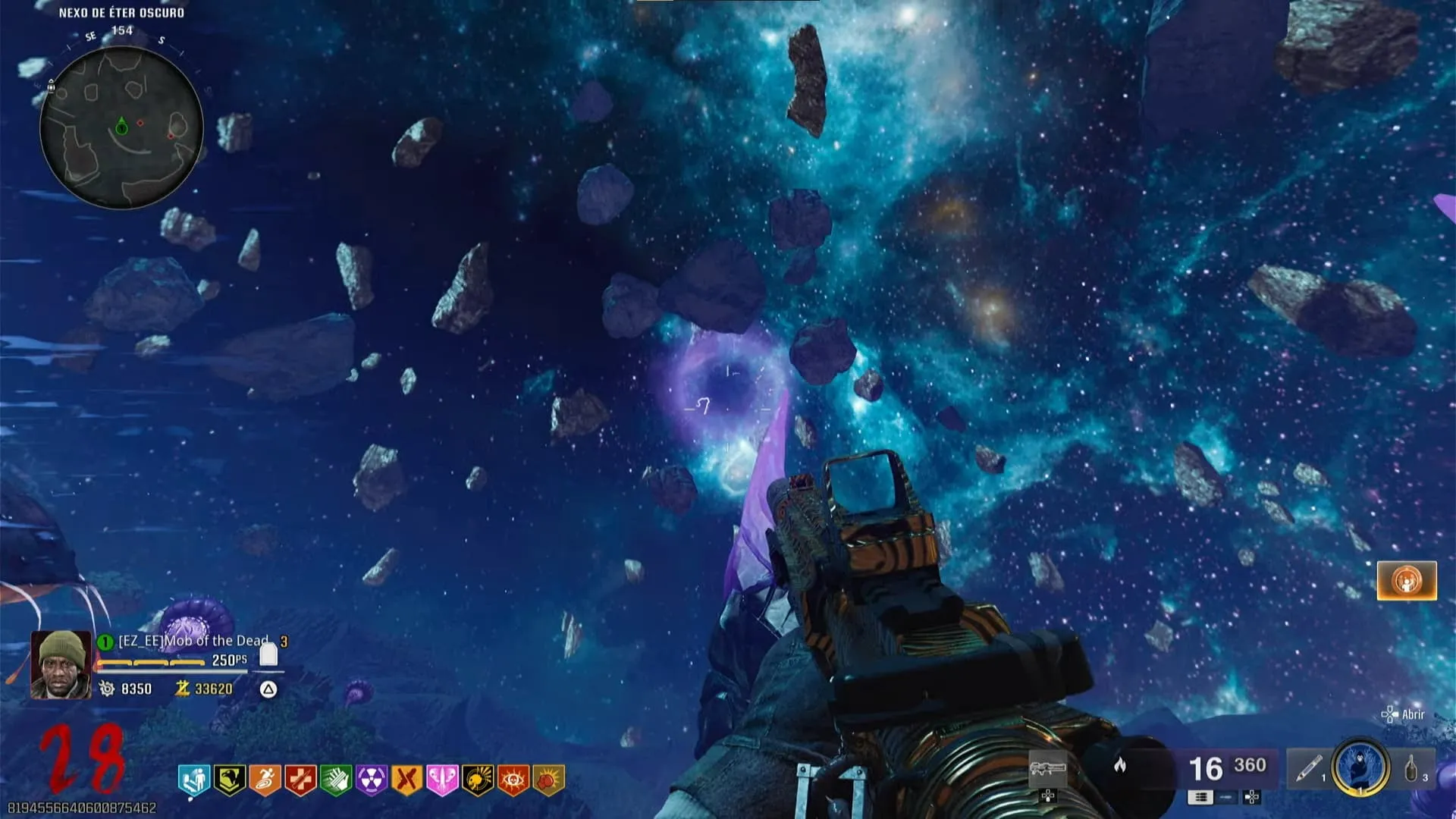Select the red skull-eye Death Perception perk
The image size is (1456, 819).
click(x=513, y=780)
